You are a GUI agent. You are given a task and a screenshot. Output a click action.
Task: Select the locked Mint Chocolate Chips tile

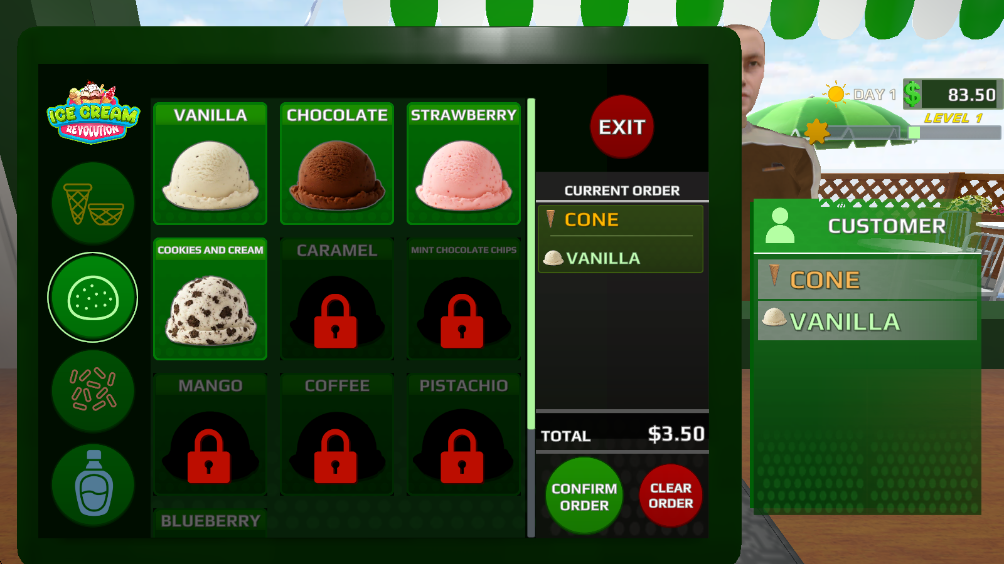pos(463,299)
